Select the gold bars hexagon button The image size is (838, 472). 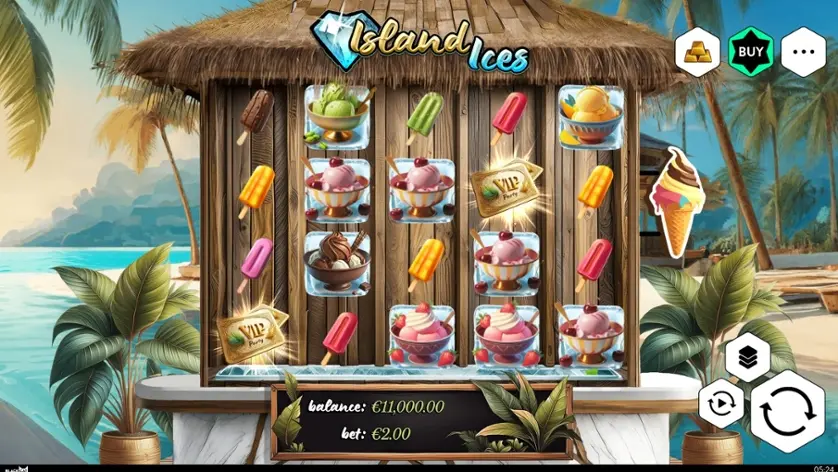point(697,51)
